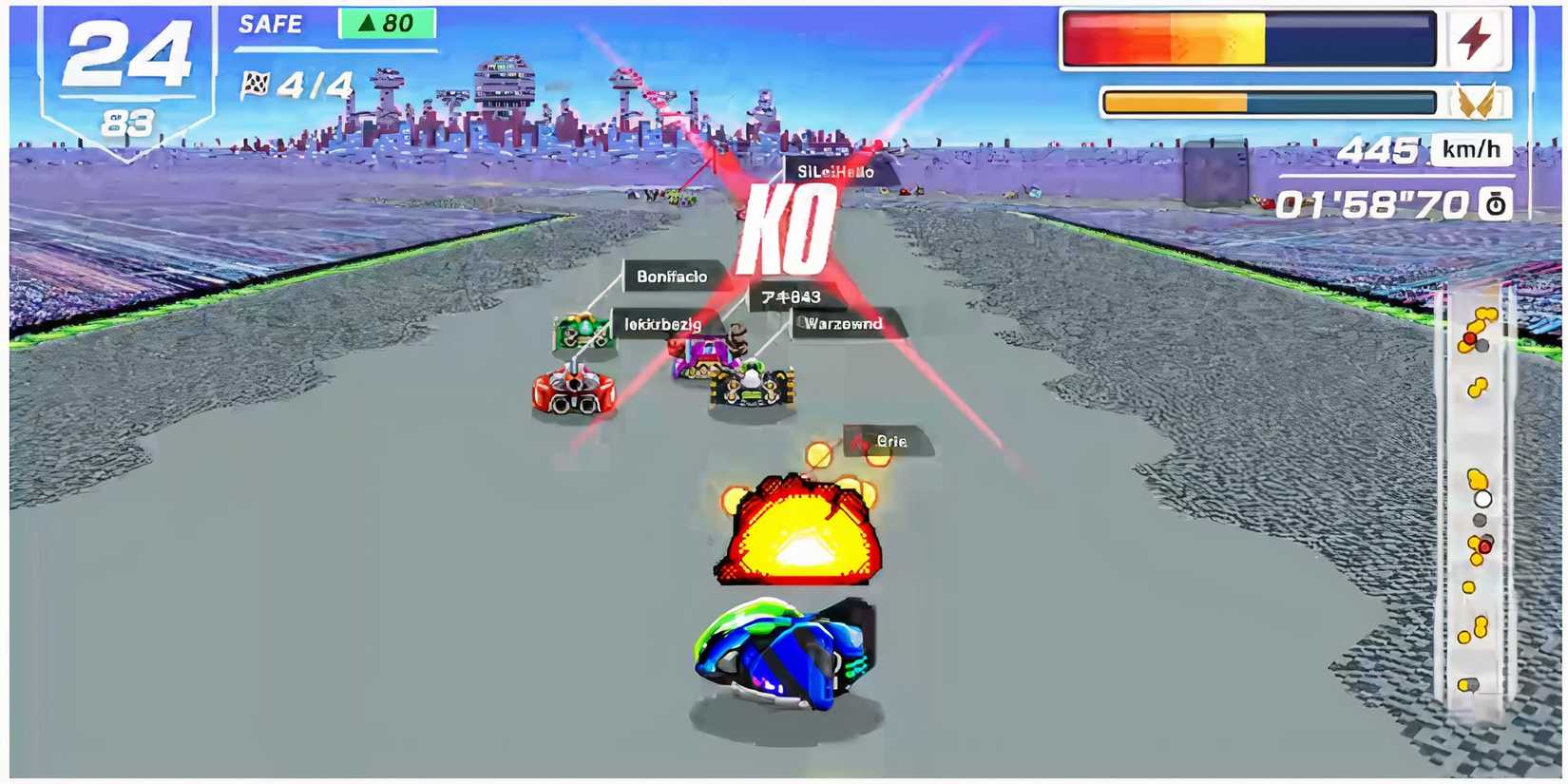
Task: Click the checkered flag icon by the lap counter
Action: (x=257, y=86)
